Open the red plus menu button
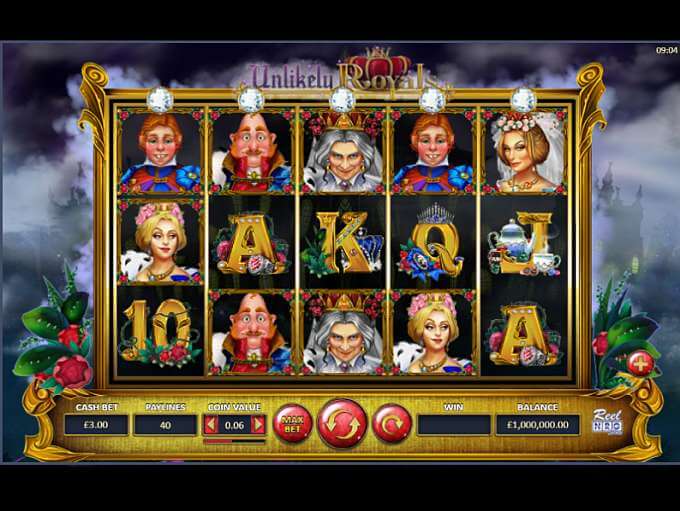This screenshot has height=511, width=680. 641,363
